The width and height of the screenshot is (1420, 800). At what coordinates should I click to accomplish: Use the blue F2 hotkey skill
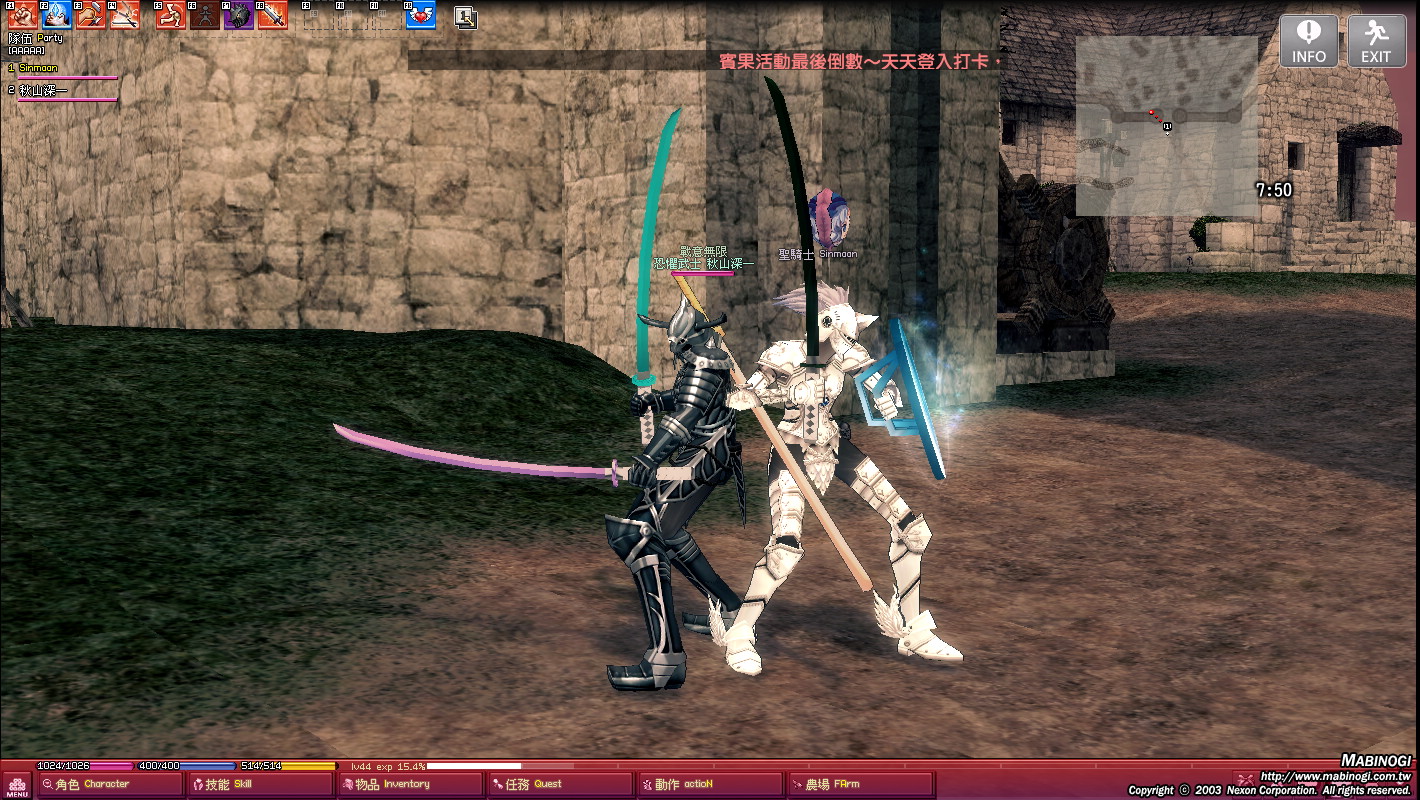[x=57, y=15]
